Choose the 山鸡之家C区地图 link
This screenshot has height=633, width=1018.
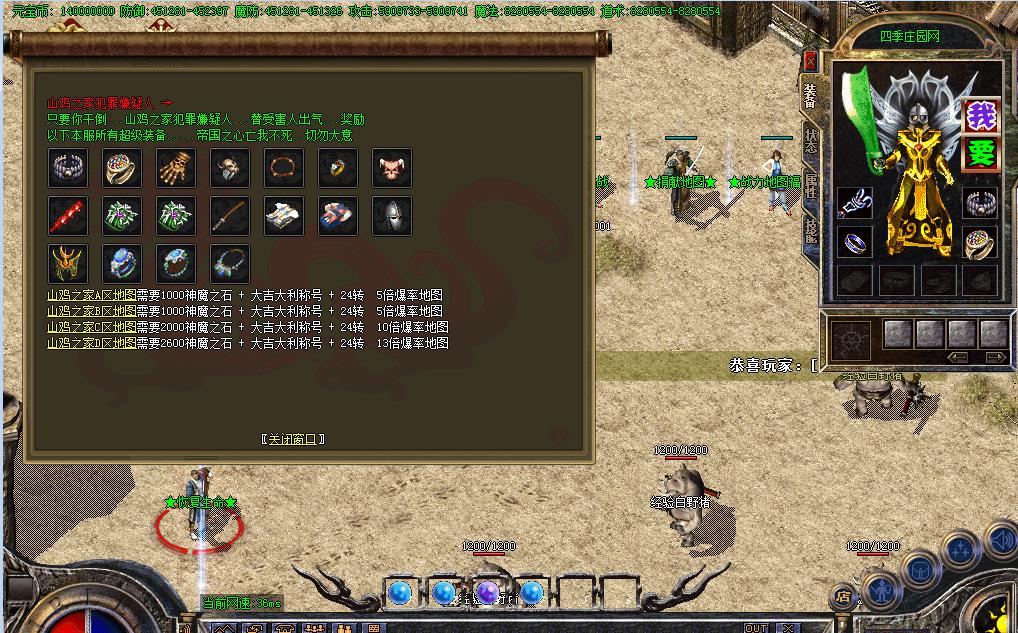(91, 328)
